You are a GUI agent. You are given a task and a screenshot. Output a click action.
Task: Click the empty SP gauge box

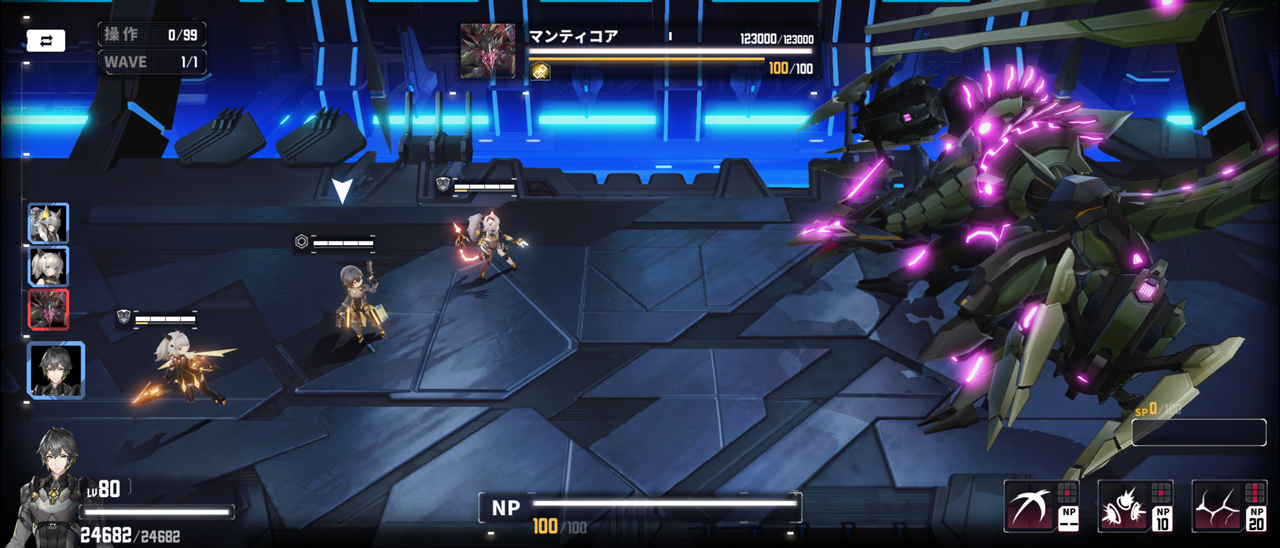[x=1199, y=432]
